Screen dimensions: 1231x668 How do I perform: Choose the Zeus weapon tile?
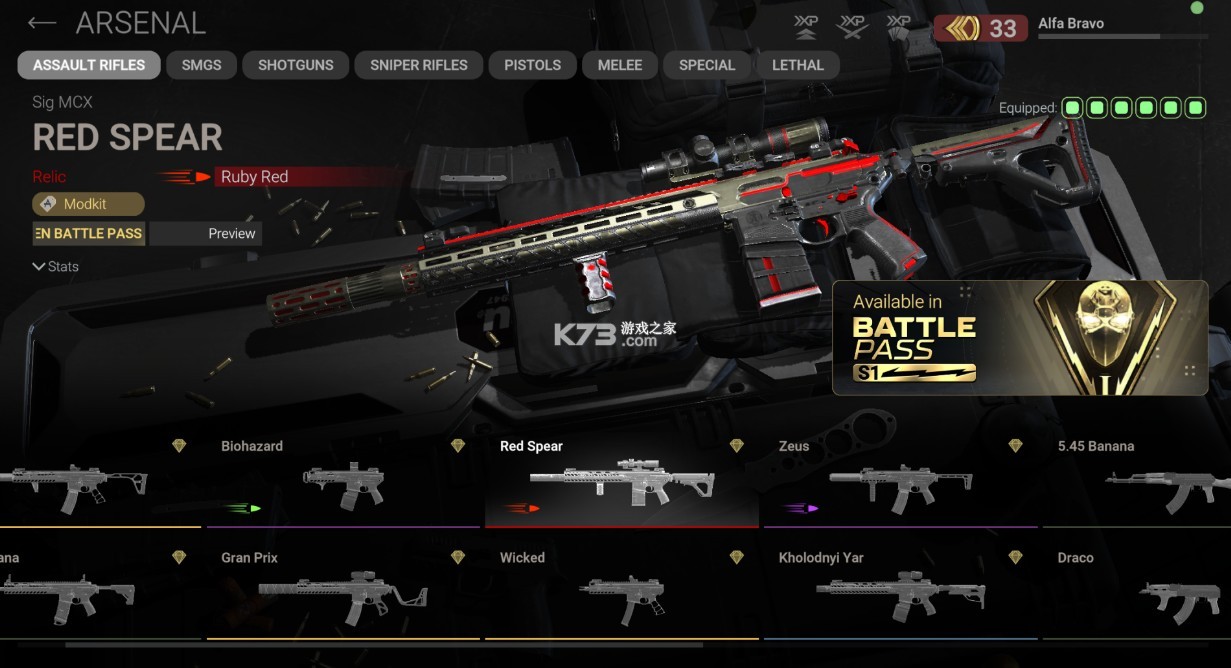(x=898, y=481)
